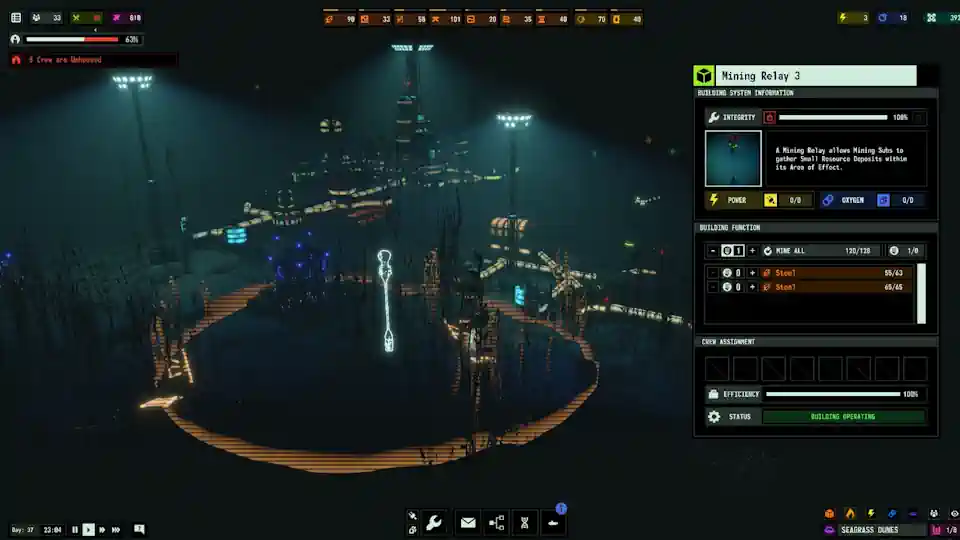Toggle the eye visibility overlay icon
This screenshot has width=960, height=540.
[953, 513]
